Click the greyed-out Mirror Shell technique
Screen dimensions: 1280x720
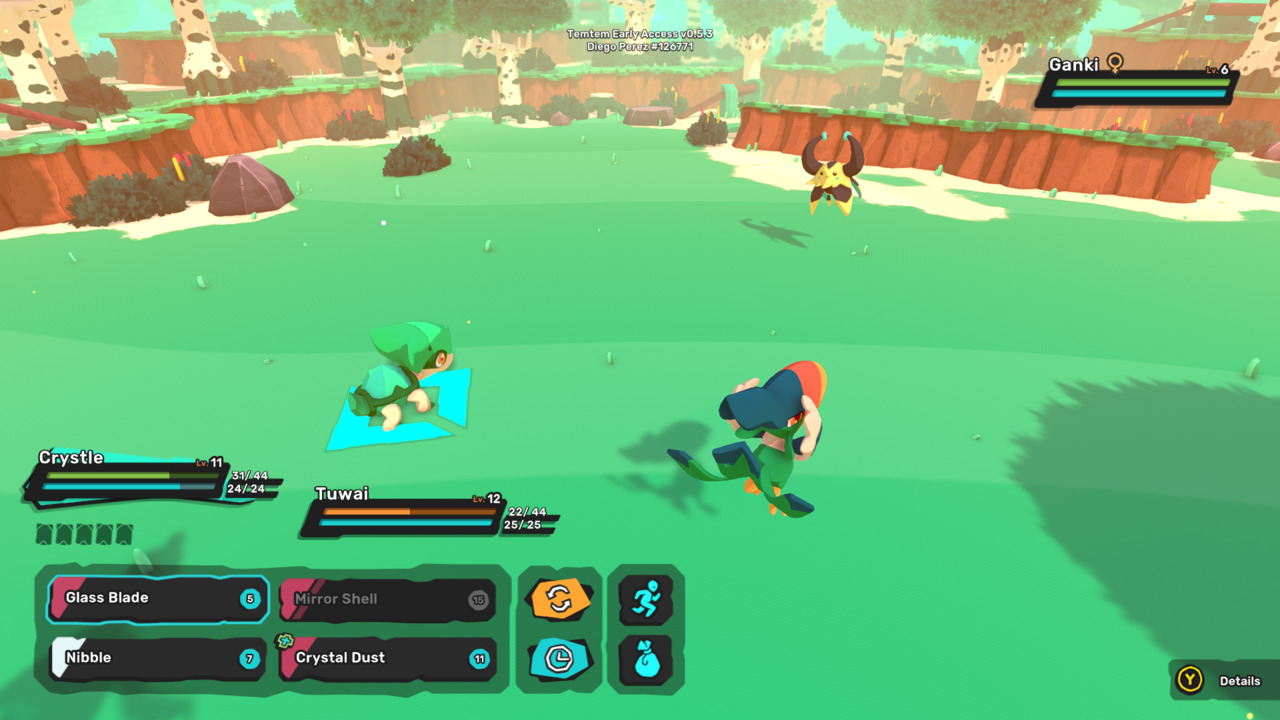point(388,599)
